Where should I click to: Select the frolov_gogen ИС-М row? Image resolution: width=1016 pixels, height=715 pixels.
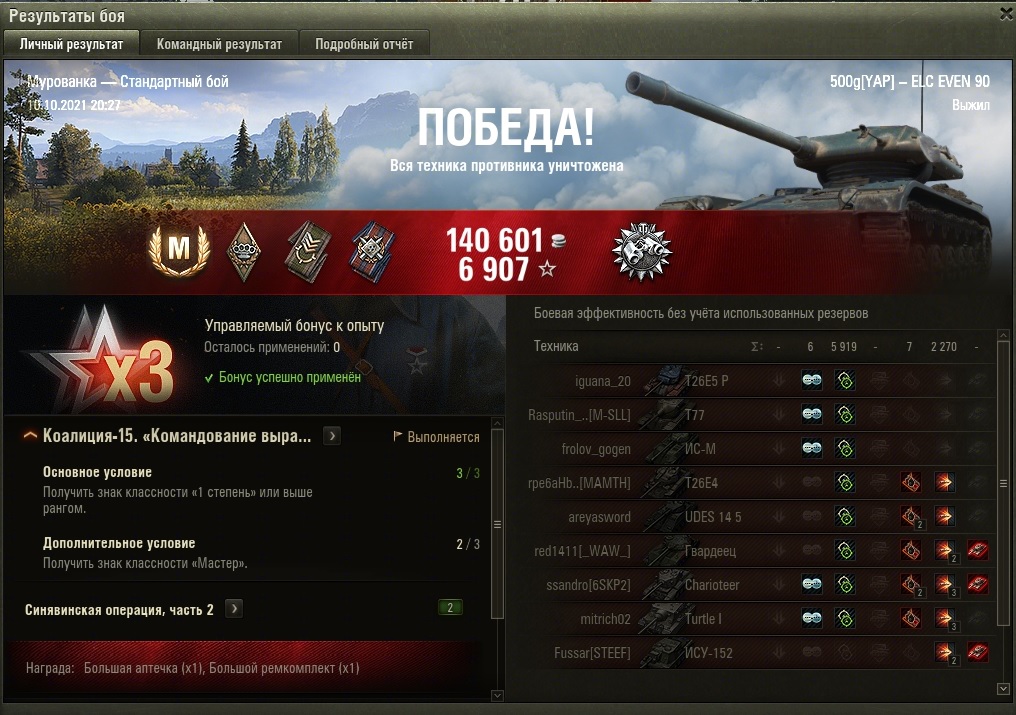coord(700,449)
